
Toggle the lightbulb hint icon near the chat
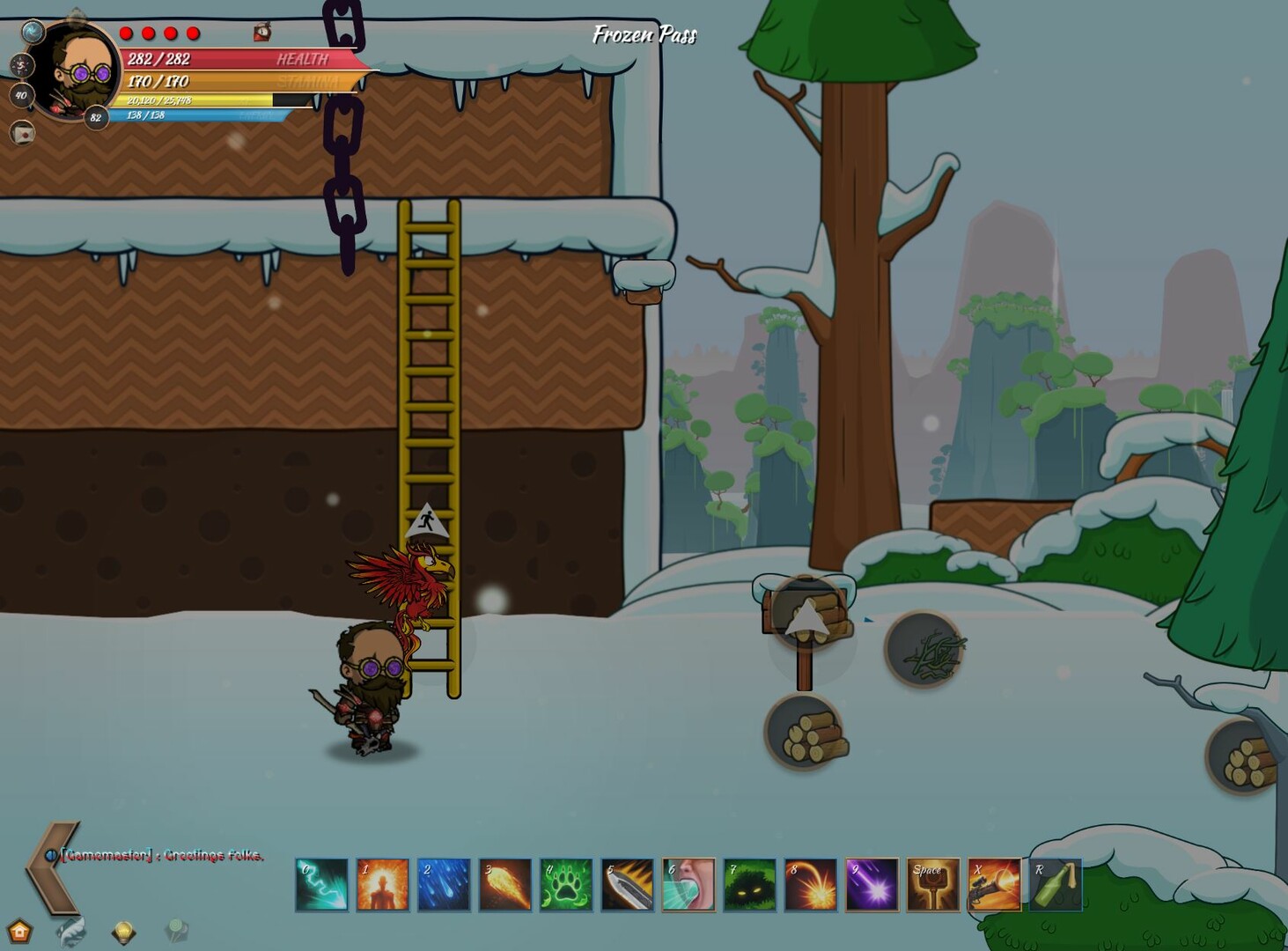click(122, 932)
